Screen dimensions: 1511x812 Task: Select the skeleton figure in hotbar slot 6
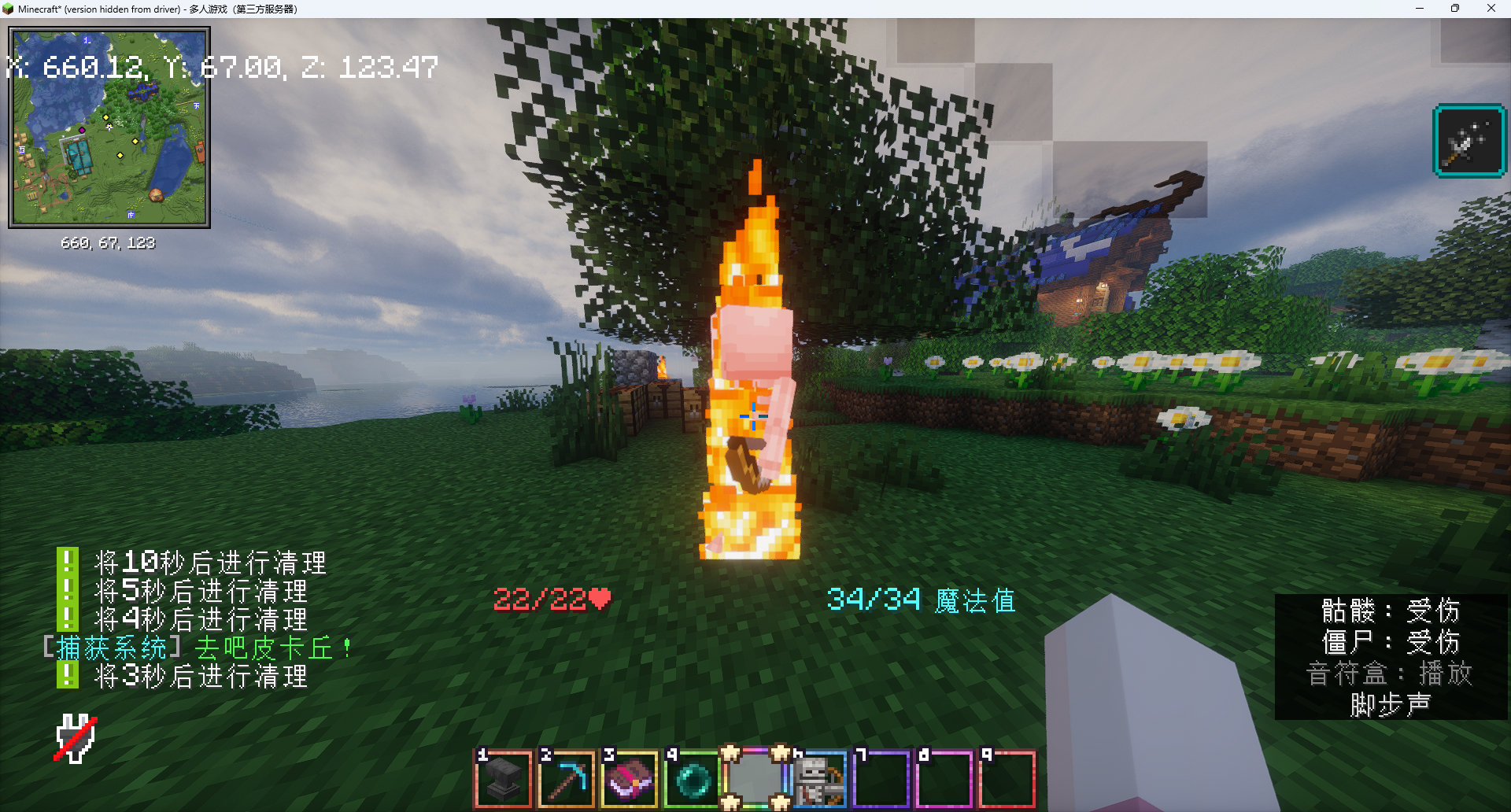(x=818, y=779)
